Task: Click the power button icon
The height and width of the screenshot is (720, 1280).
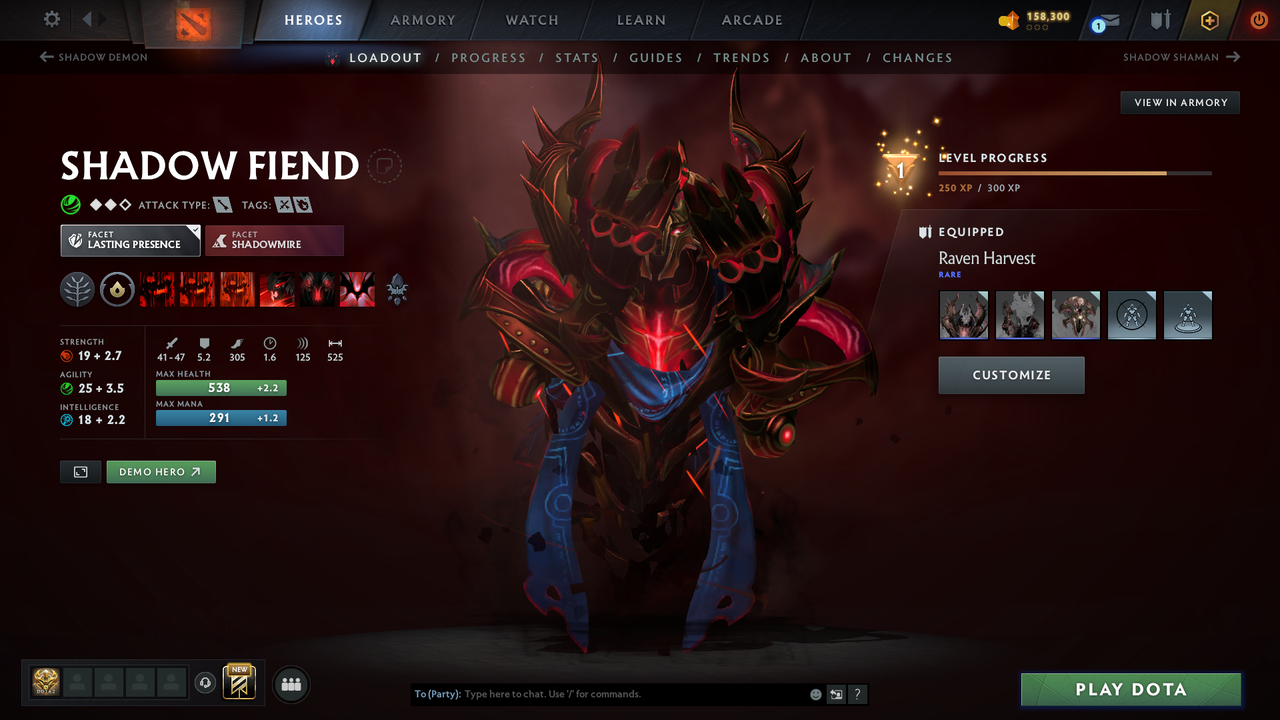Action: pos(1258,19)
